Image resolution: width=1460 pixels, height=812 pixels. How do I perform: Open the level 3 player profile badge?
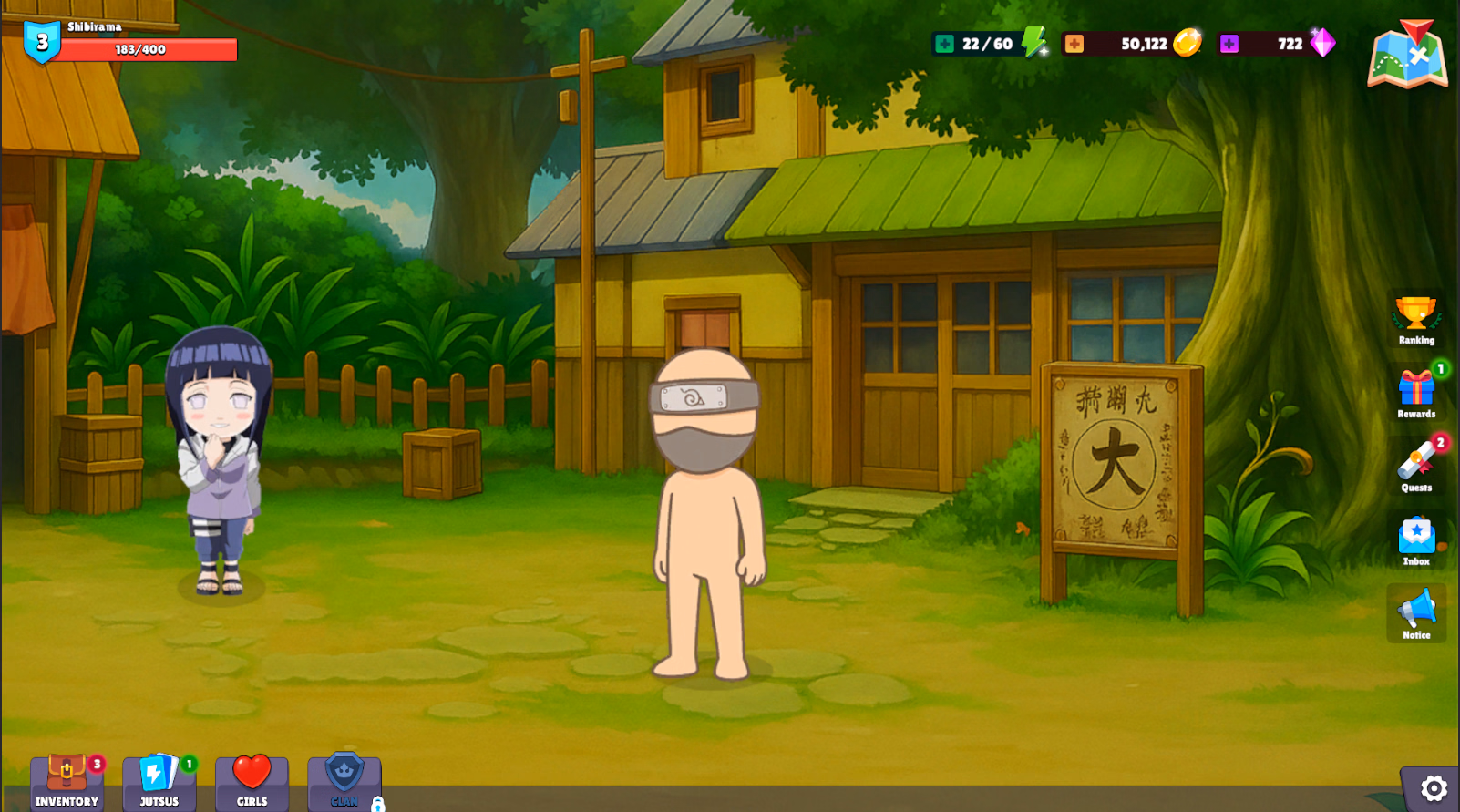pos(42,42)
